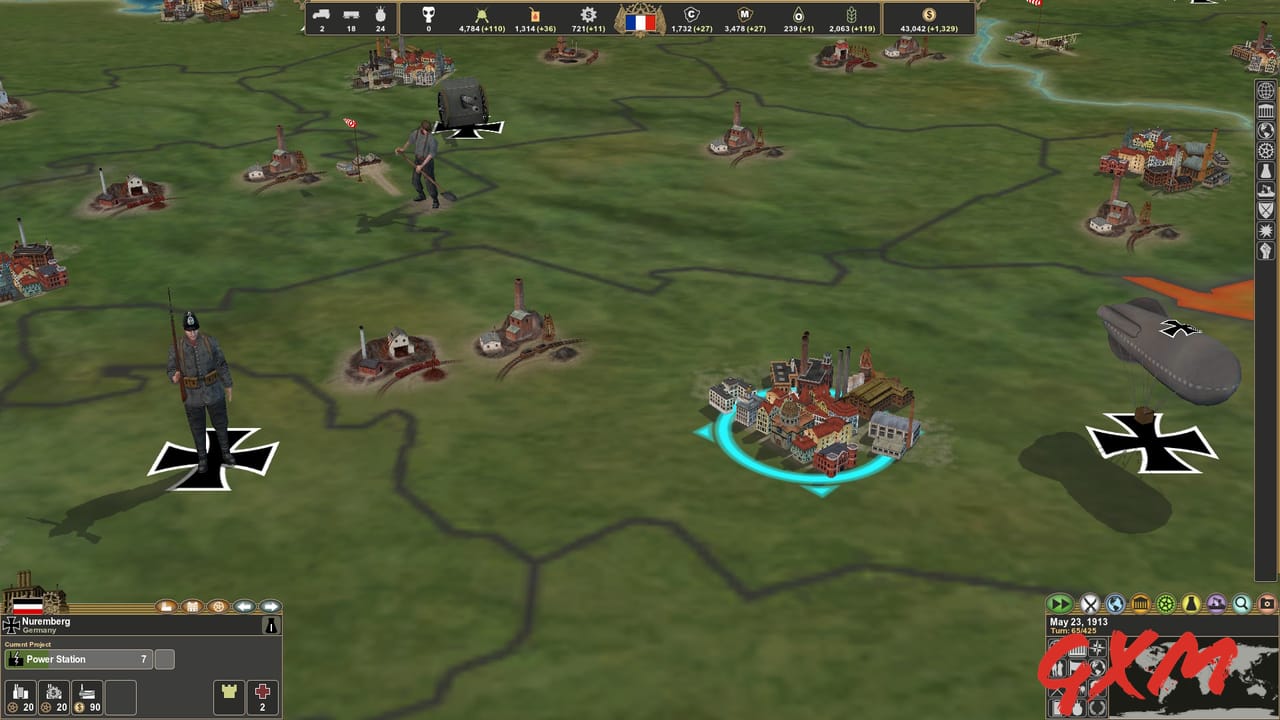
Task: Open the military crossed-swords panel
Action: tap(1090, 603)
